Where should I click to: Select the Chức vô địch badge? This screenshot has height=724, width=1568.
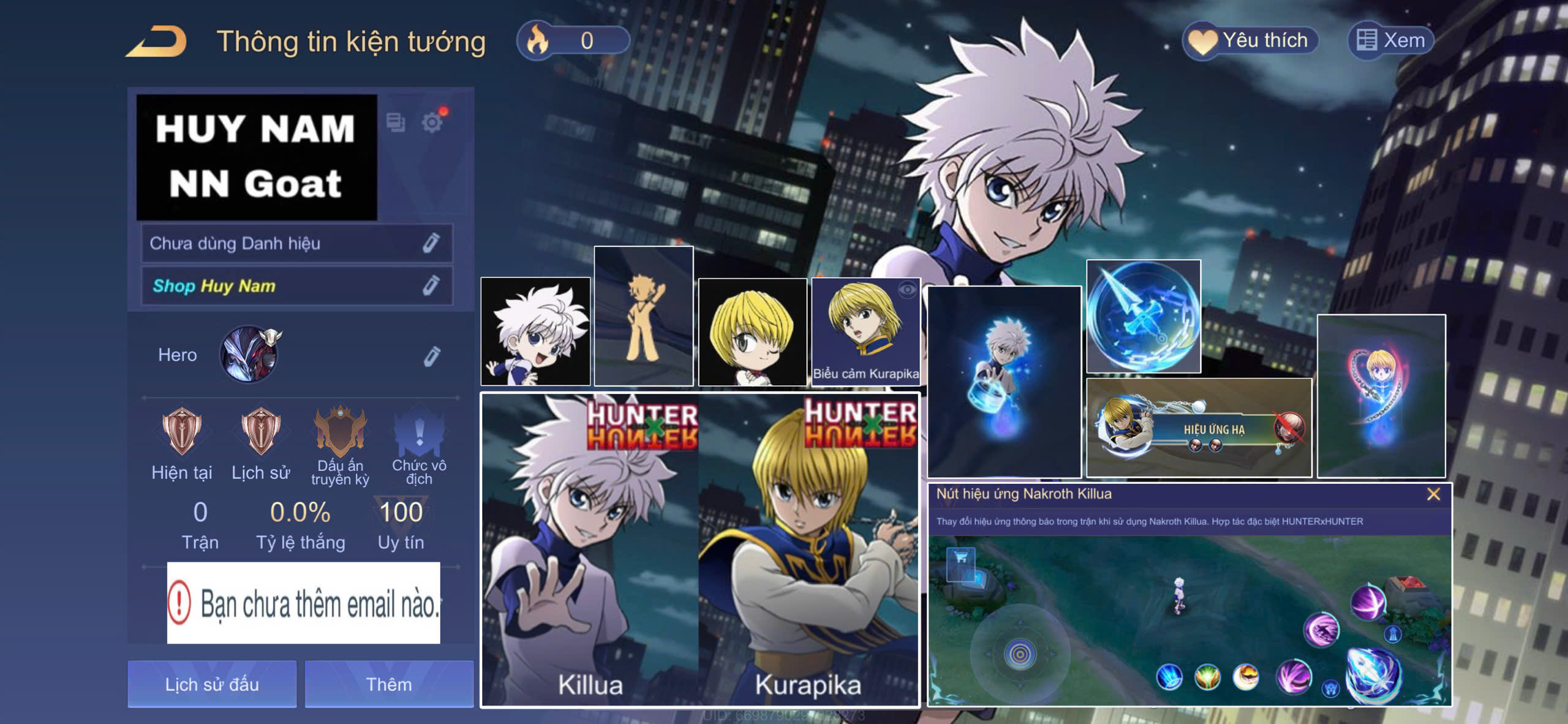click(x=419, y=445)
